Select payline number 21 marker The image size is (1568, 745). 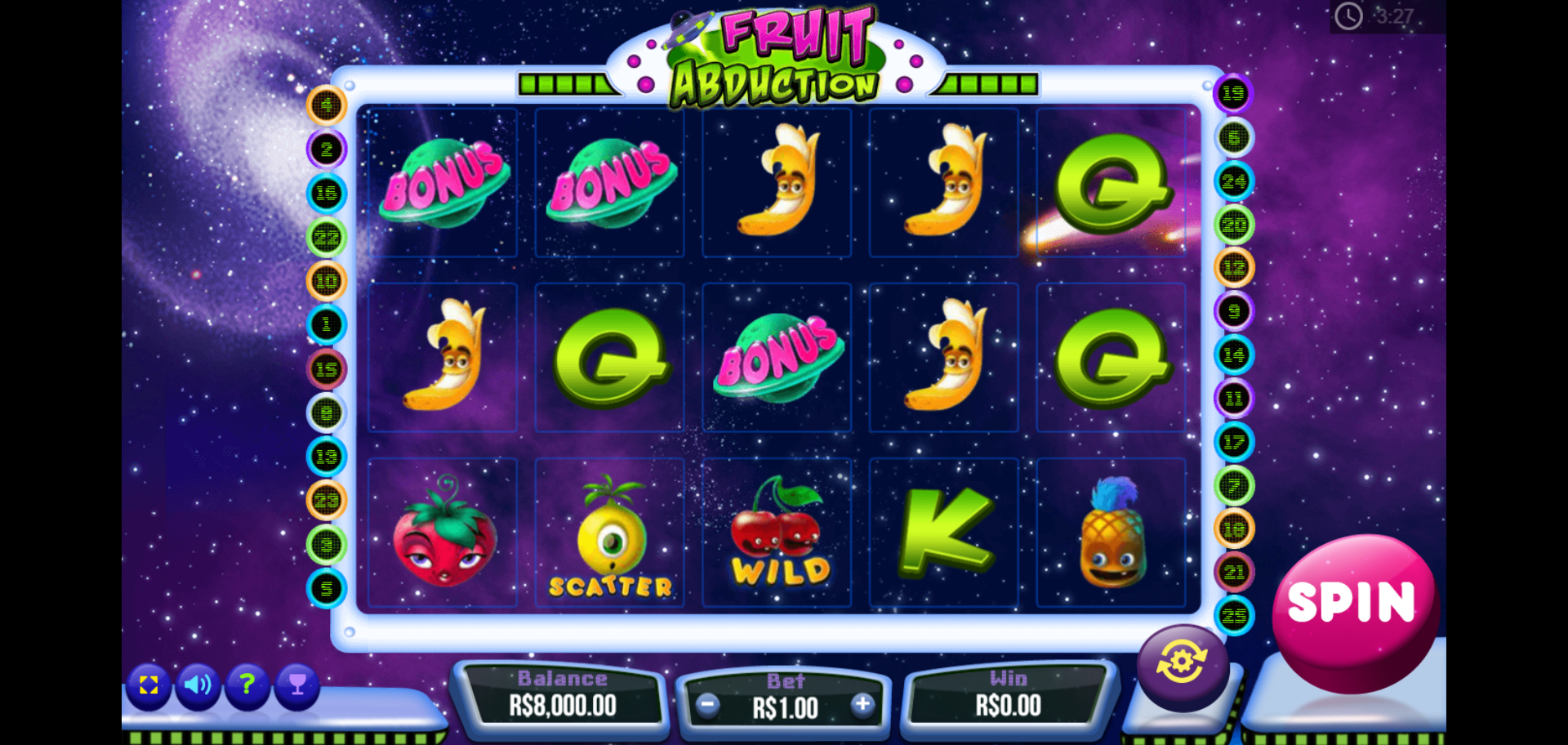coord(1233,572)
